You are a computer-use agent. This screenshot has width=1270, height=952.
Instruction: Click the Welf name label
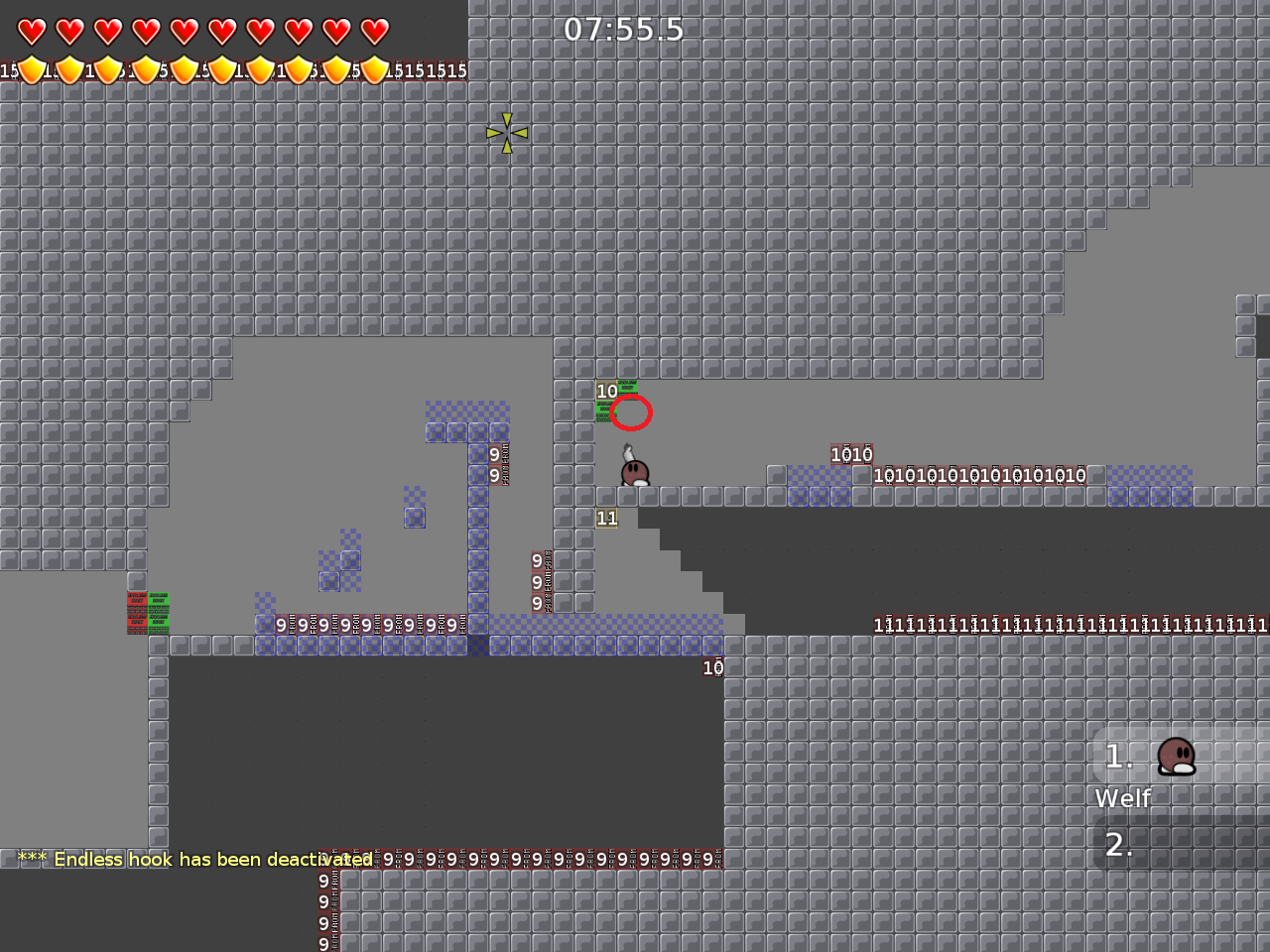(1122, 798)
